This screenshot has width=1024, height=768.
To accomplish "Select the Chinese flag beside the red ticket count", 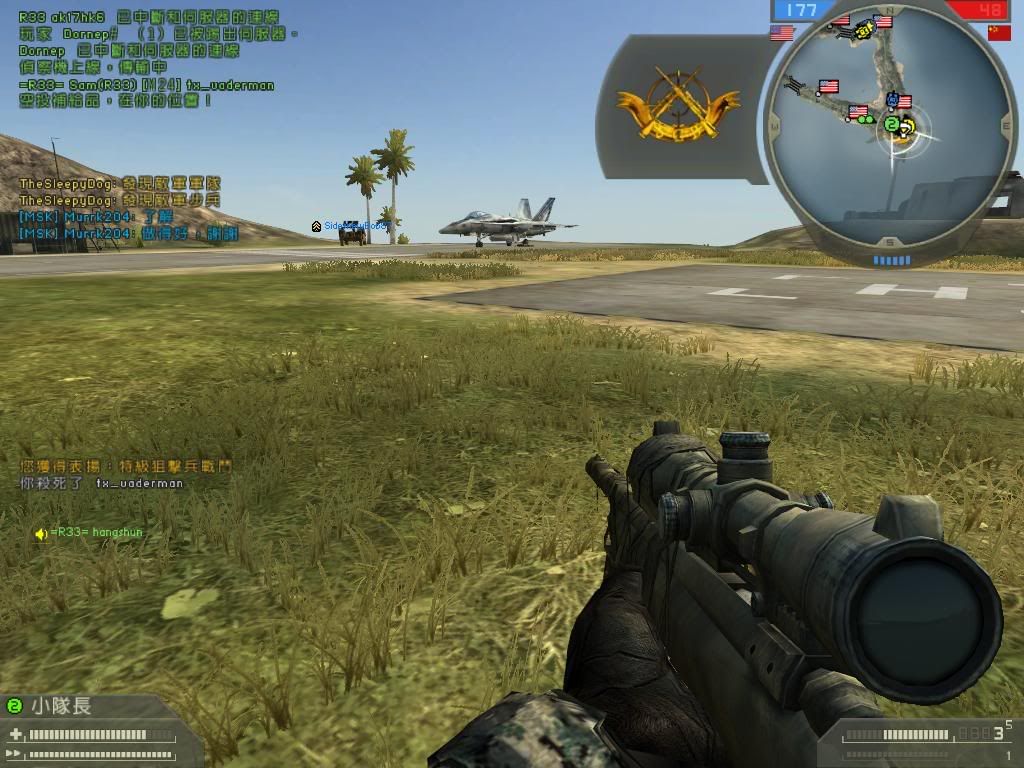I will 999,33.
